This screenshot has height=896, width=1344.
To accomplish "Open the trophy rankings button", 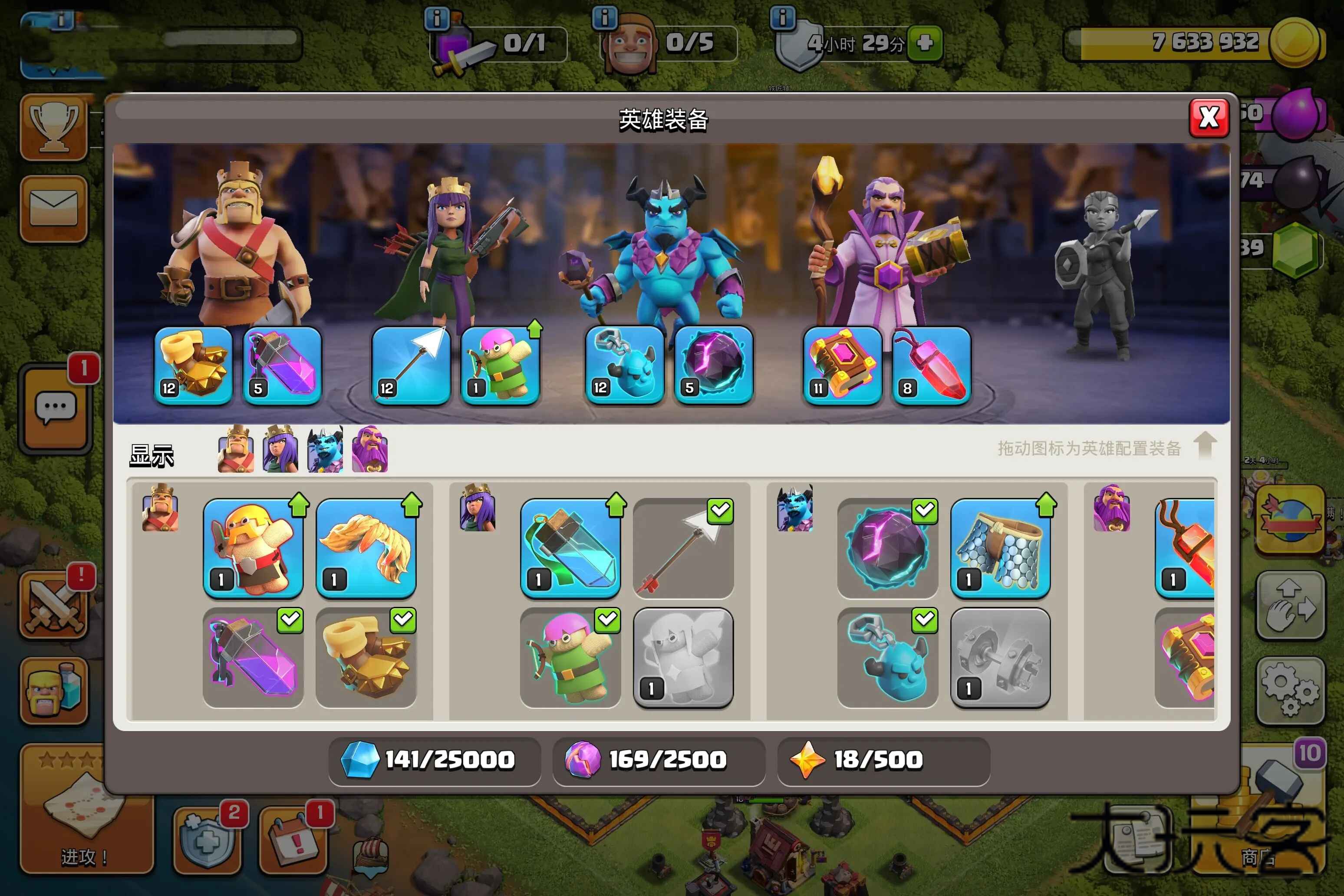I will tap(54, 128).
